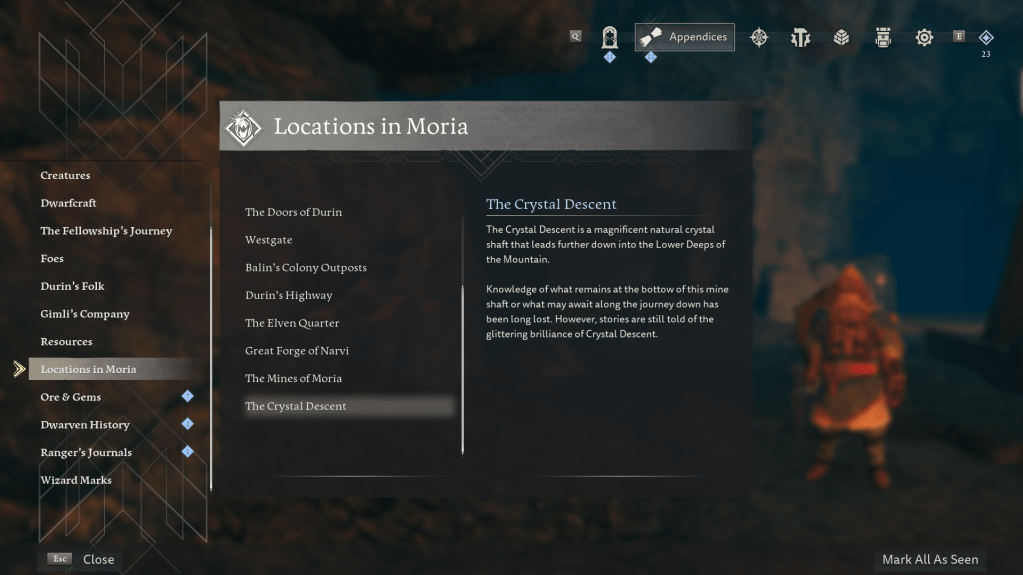Select the Westgate location entry
This screenshot has width=1023, height=575.
(x=269, y=240)
